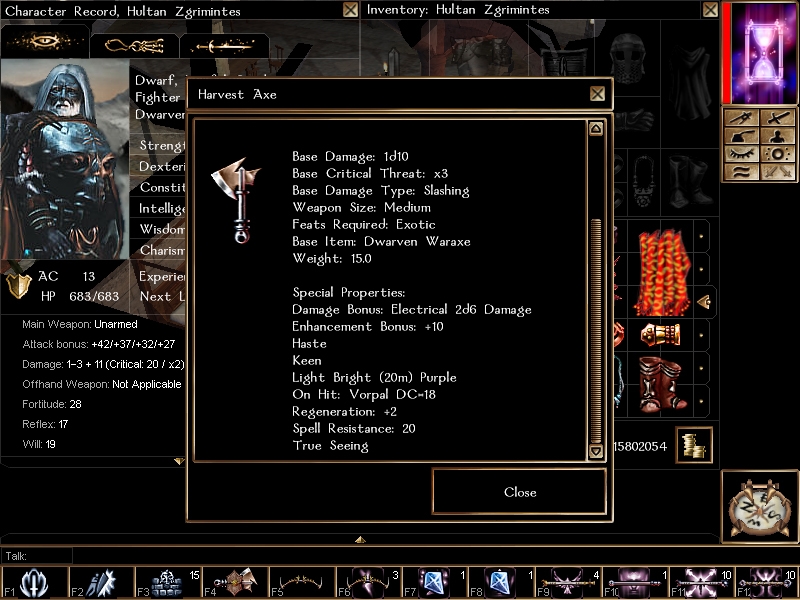
Task: Dismiss Harvest Axe popup via its X button
Action: coord(597,94)
